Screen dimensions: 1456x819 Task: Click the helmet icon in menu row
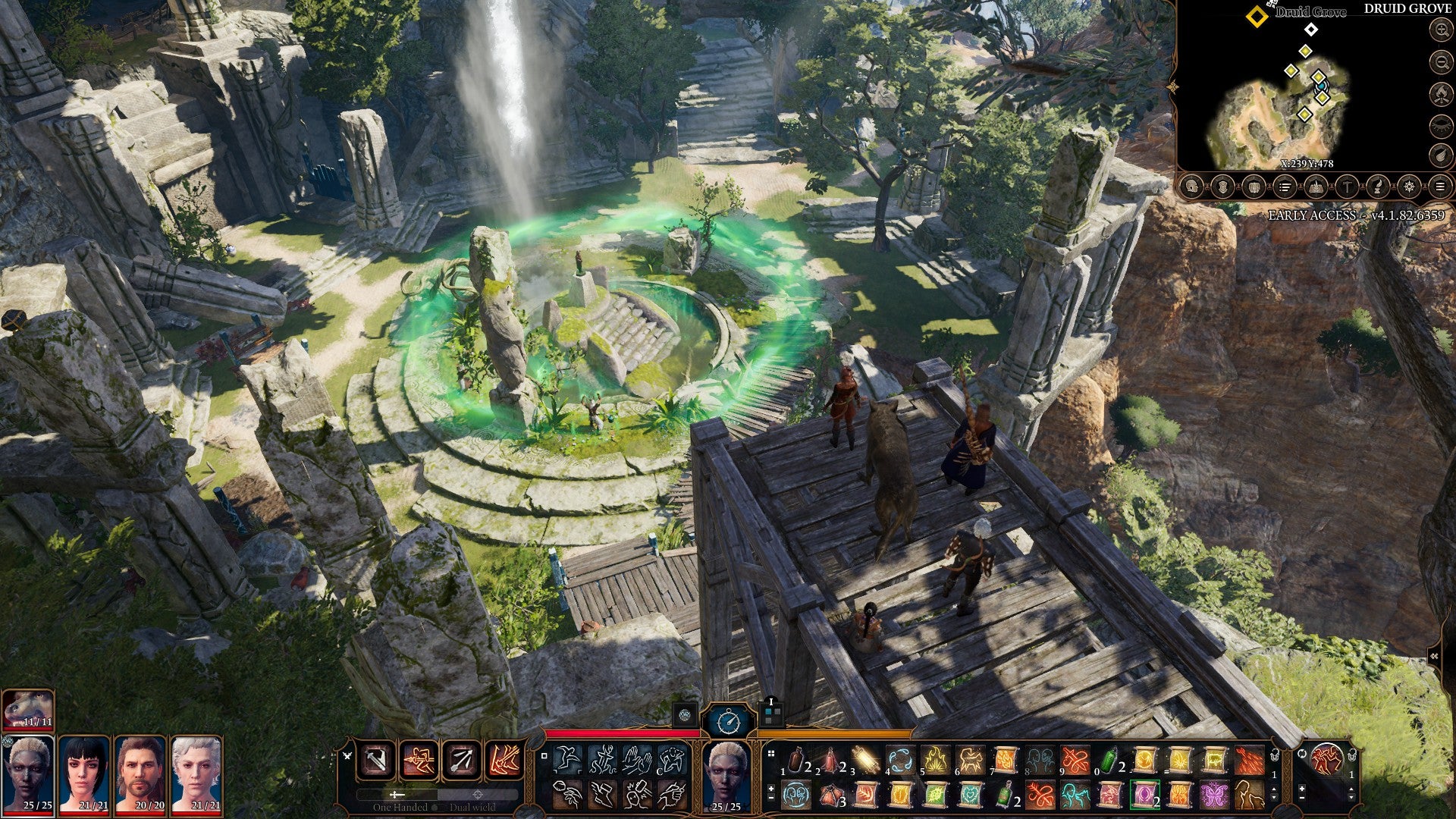(x=1191, y=187)
